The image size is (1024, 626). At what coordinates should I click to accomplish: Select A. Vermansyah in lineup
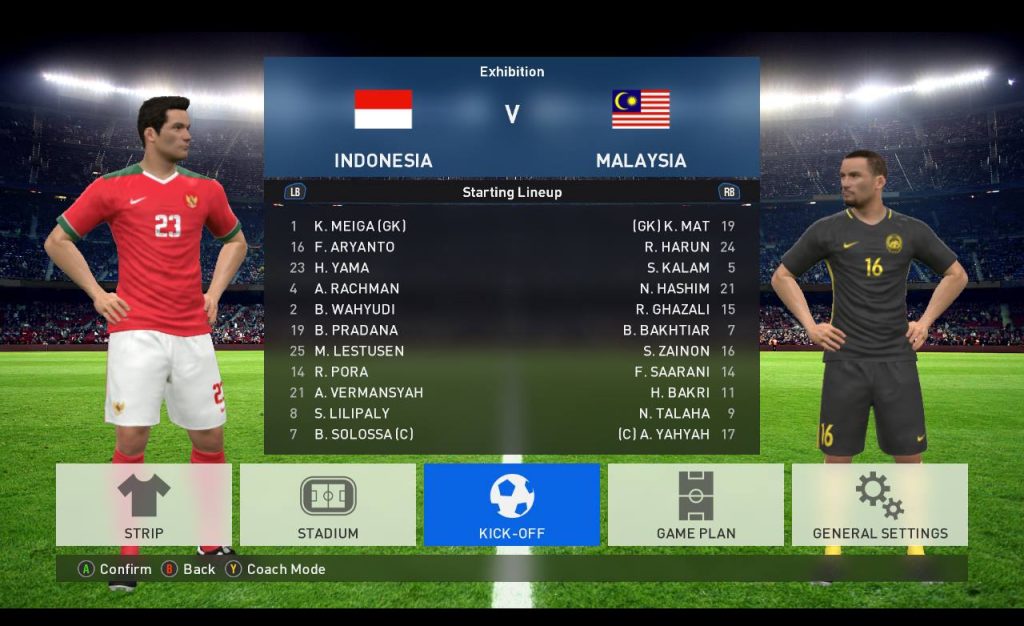pyautogui.click(x=368, y=392)
